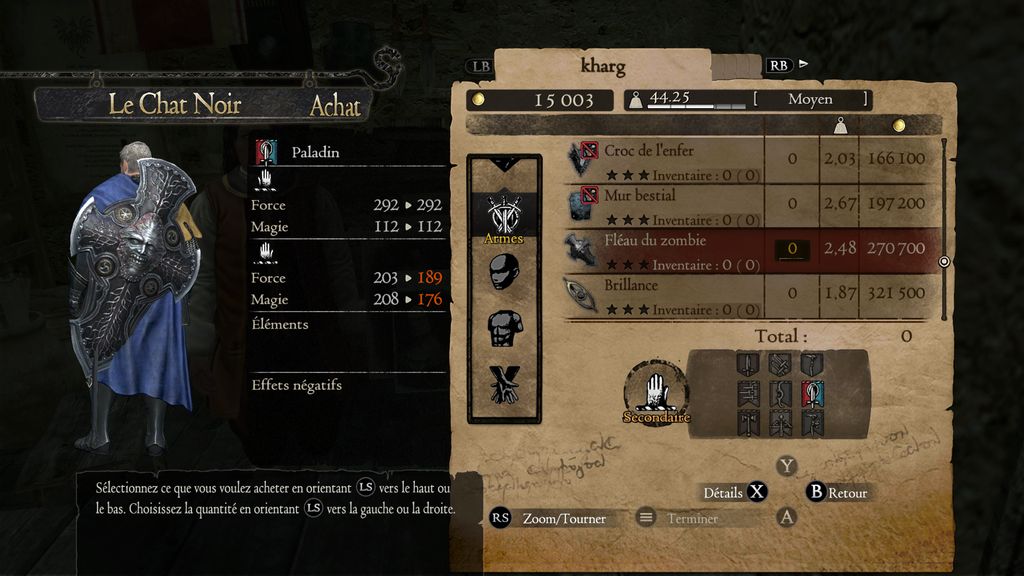Click the Fléau du zombie quantity field
1024x576 pixels.
pos(793,249)
